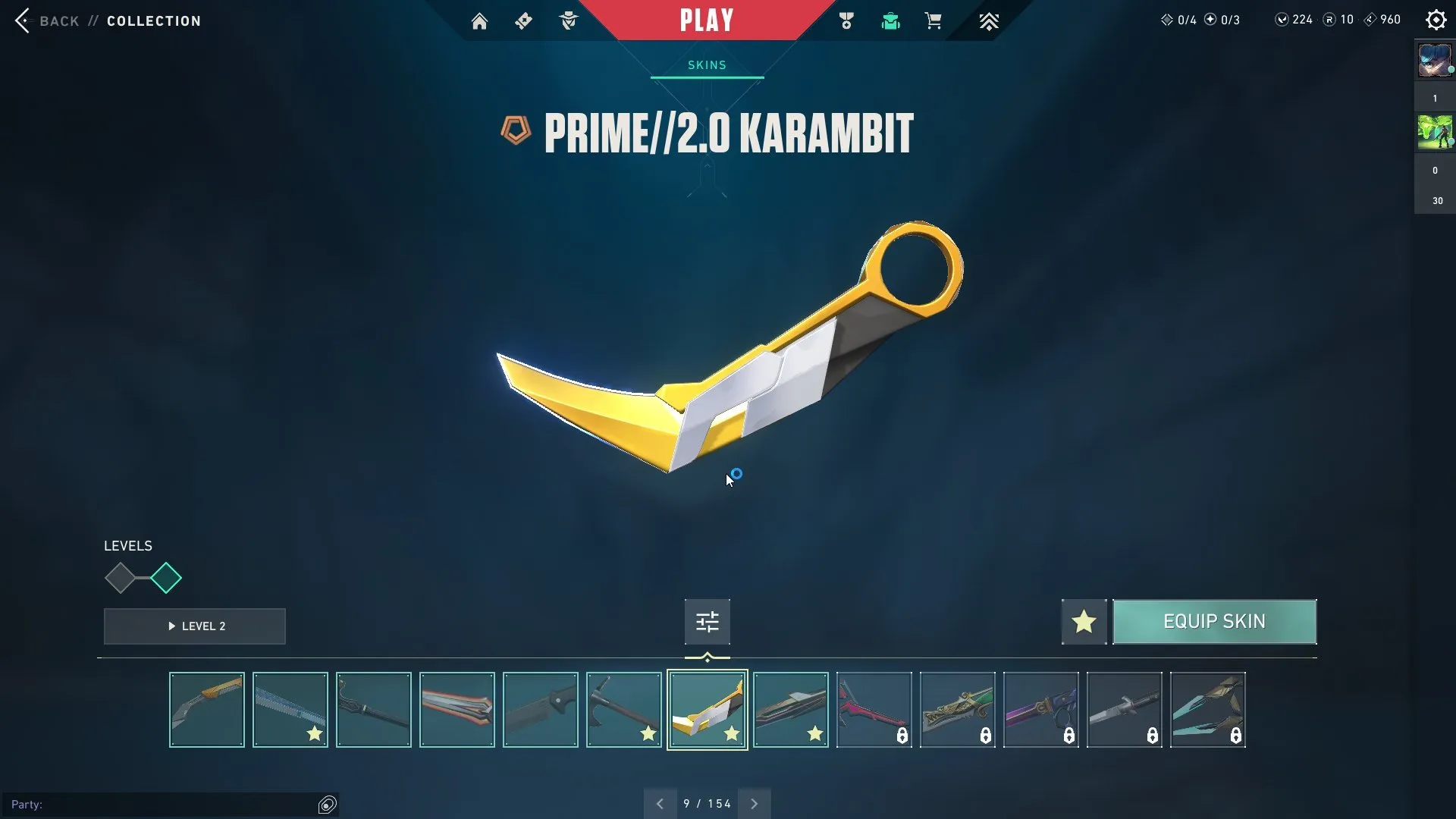Open the Store cart icon
This screenshot has height=819, width=1456.
(x=934, y=20)
